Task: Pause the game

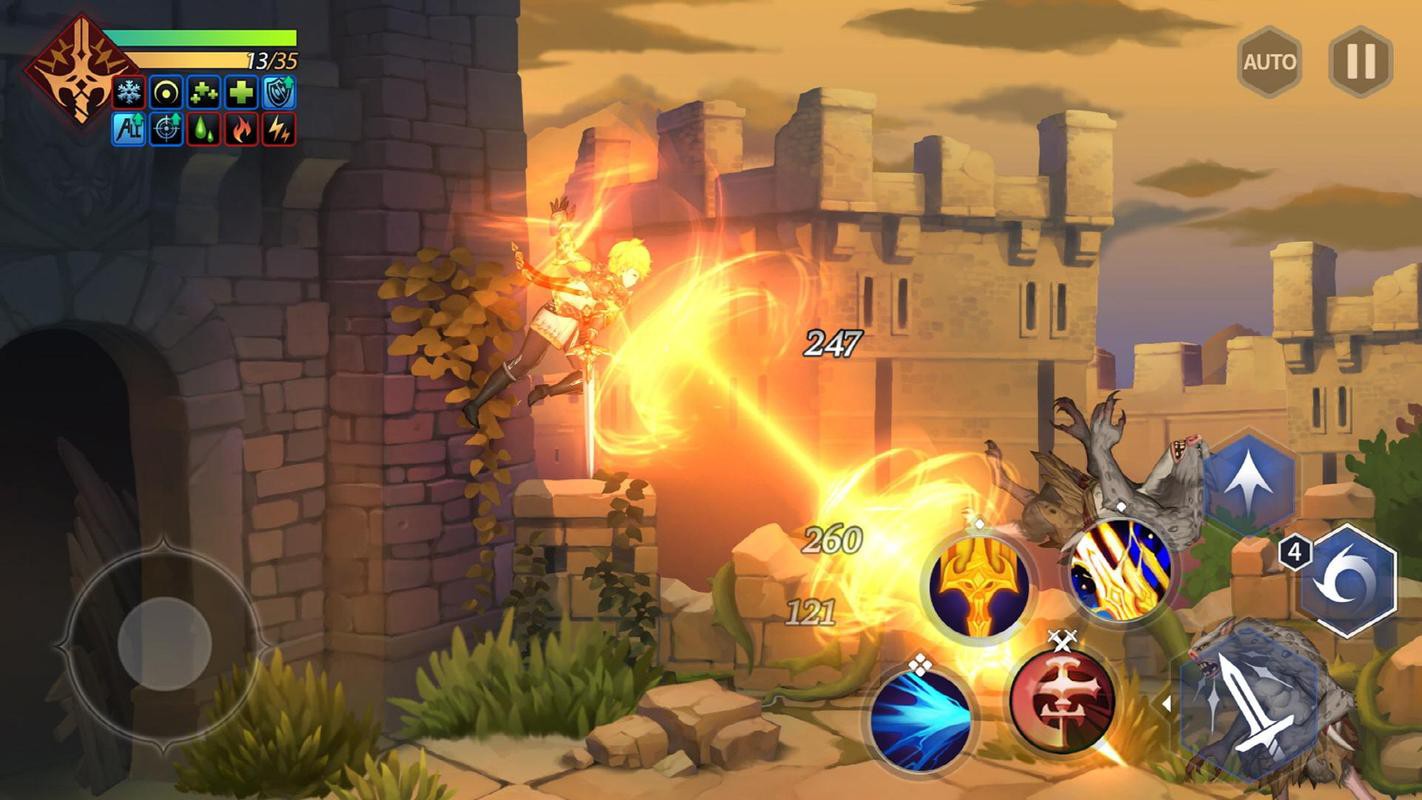Action: click(1359, 61)
